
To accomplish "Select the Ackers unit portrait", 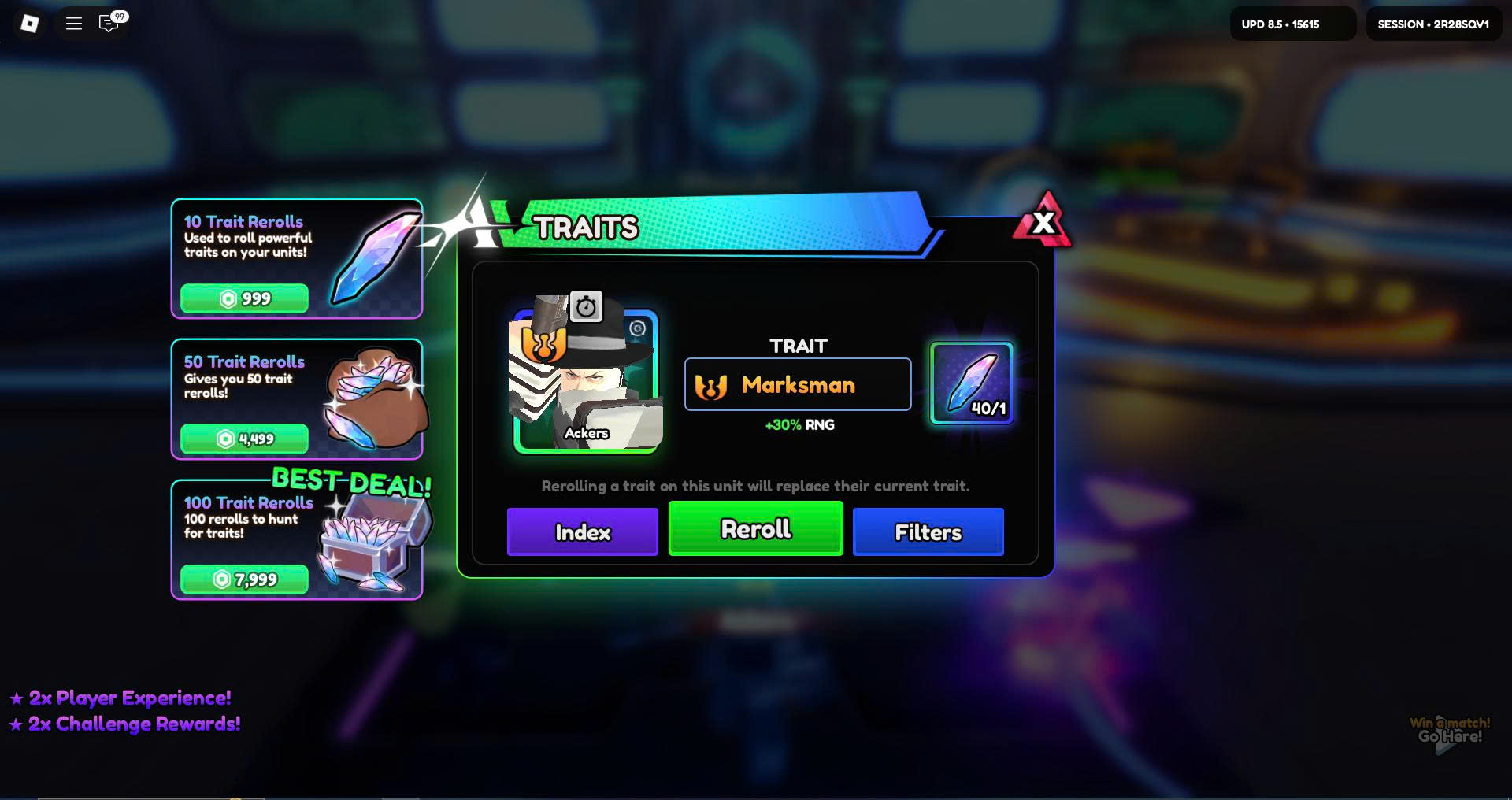I will 586,382.
